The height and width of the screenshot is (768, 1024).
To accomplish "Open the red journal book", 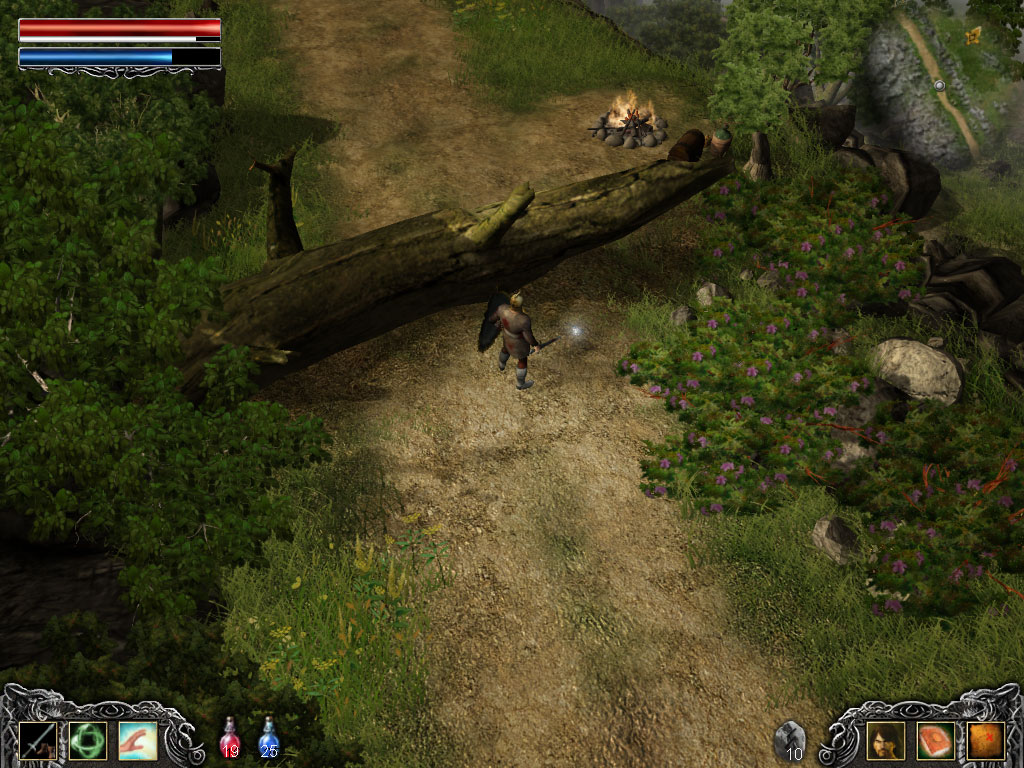I will 935,740.
